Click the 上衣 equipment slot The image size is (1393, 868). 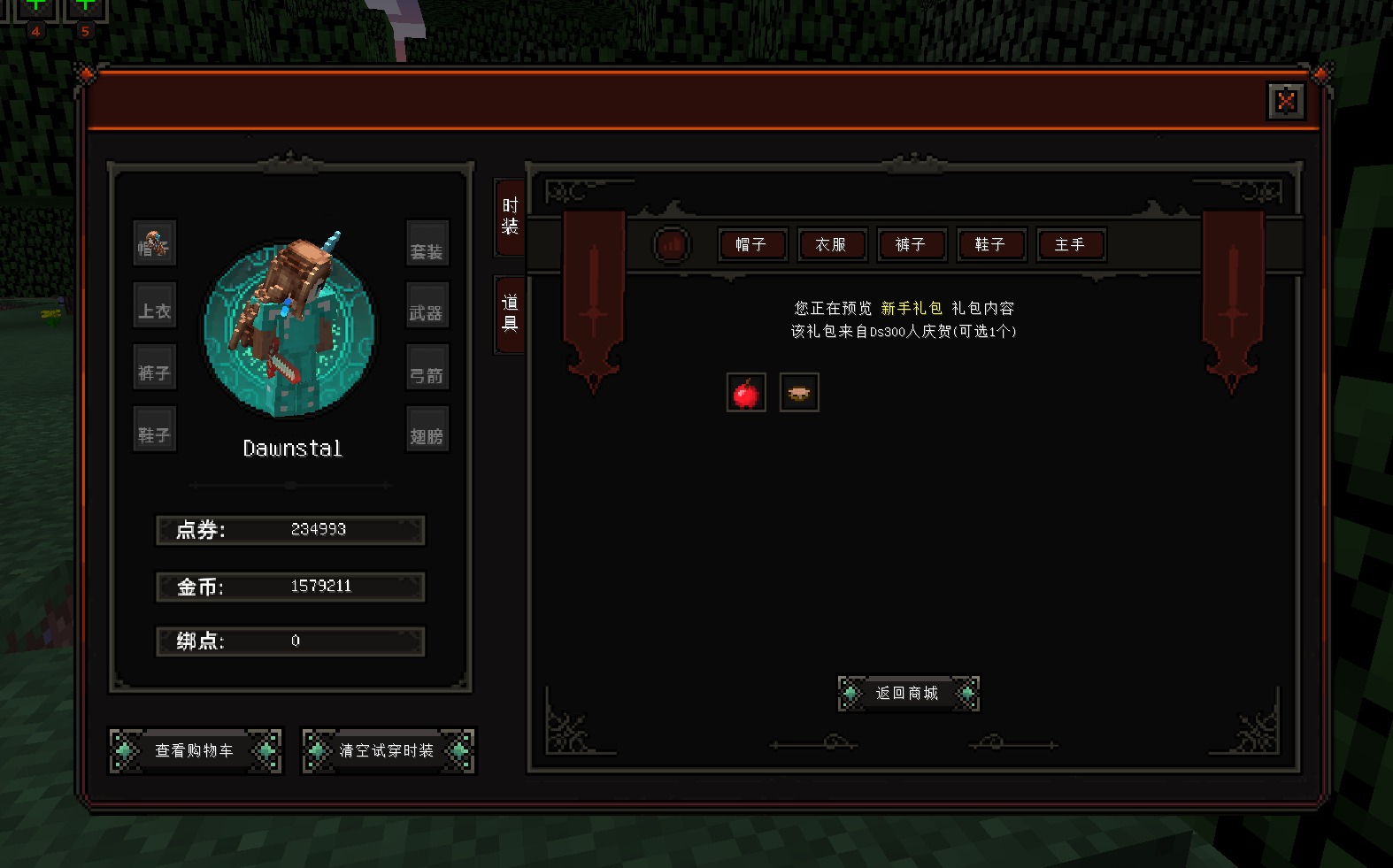click(155, 307)
